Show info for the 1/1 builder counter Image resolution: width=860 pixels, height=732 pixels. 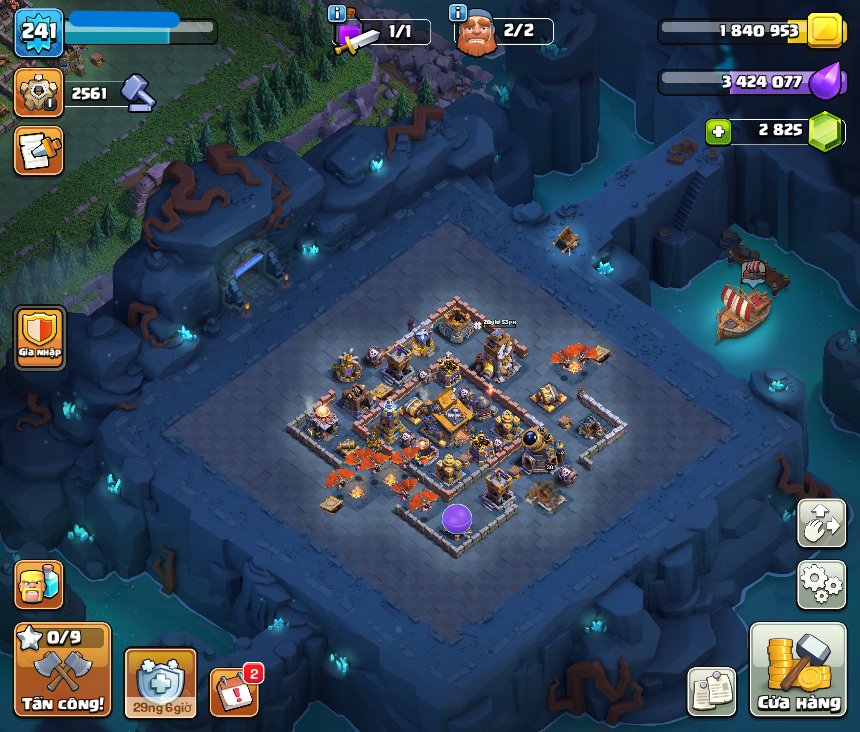(337, 13)
